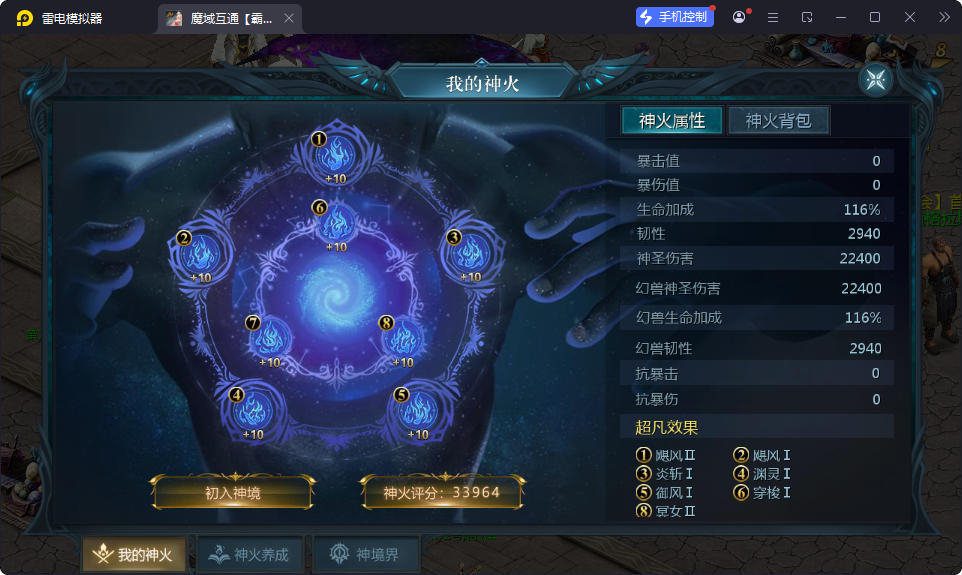
Task: Click the 初入神境 button
Action: click(233, 493)
